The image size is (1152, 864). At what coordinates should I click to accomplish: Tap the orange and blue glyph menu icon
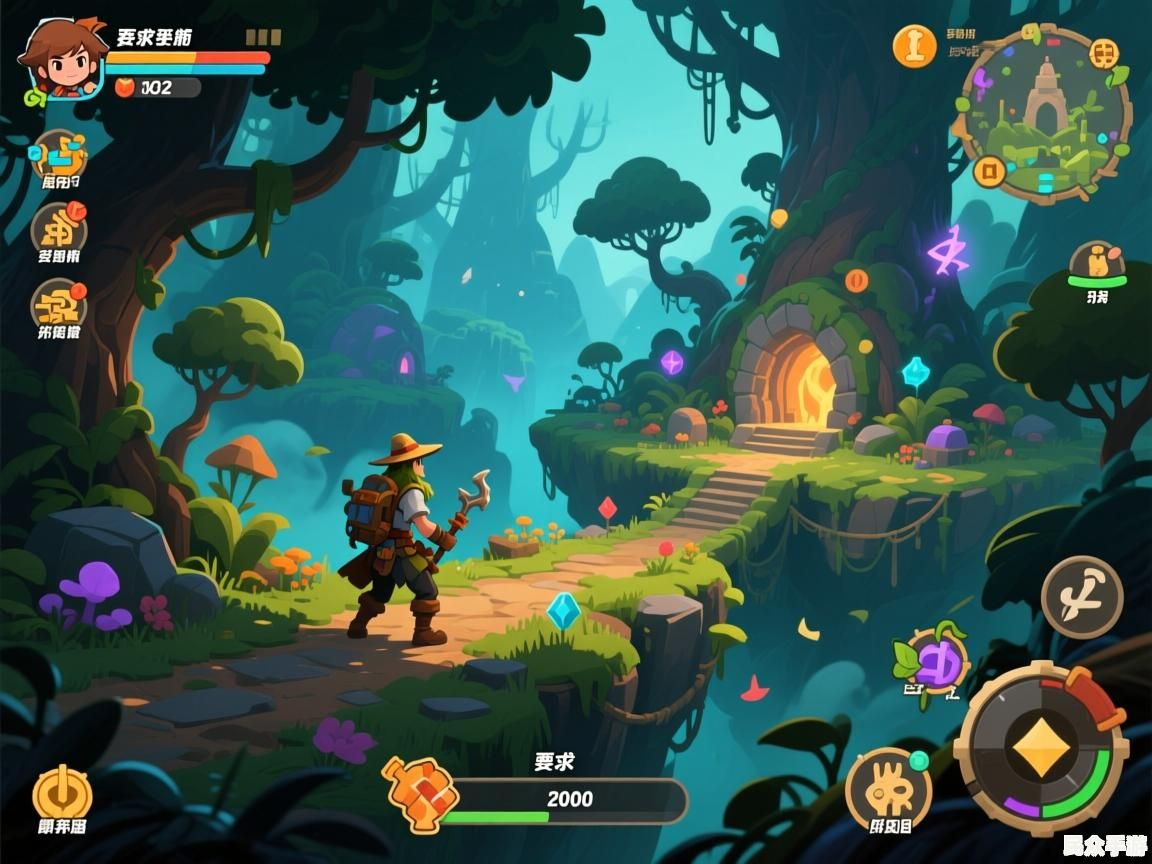[59, 153]
